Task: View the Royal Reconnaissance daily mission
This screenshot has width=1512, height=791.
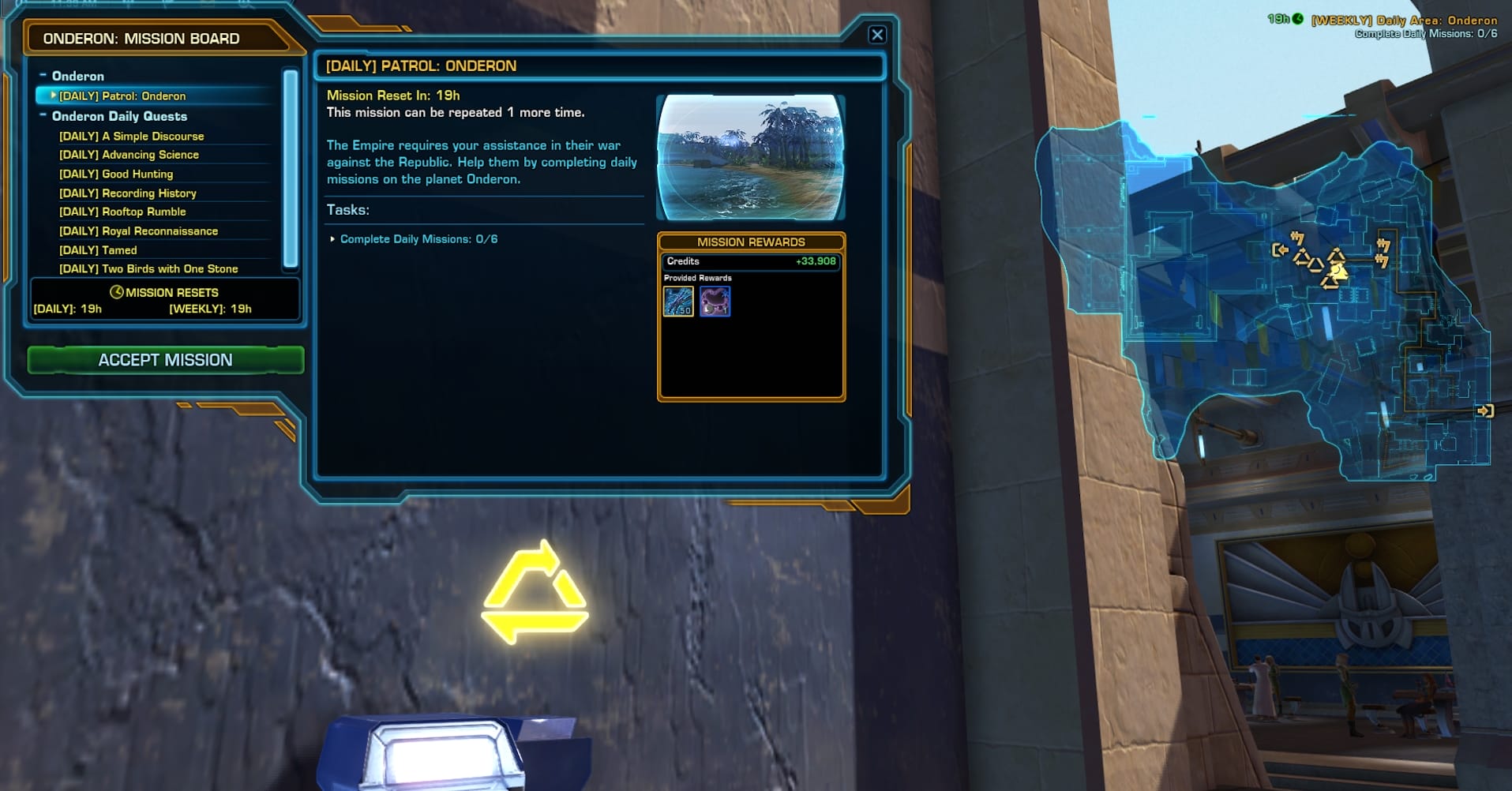Action: 138,231
